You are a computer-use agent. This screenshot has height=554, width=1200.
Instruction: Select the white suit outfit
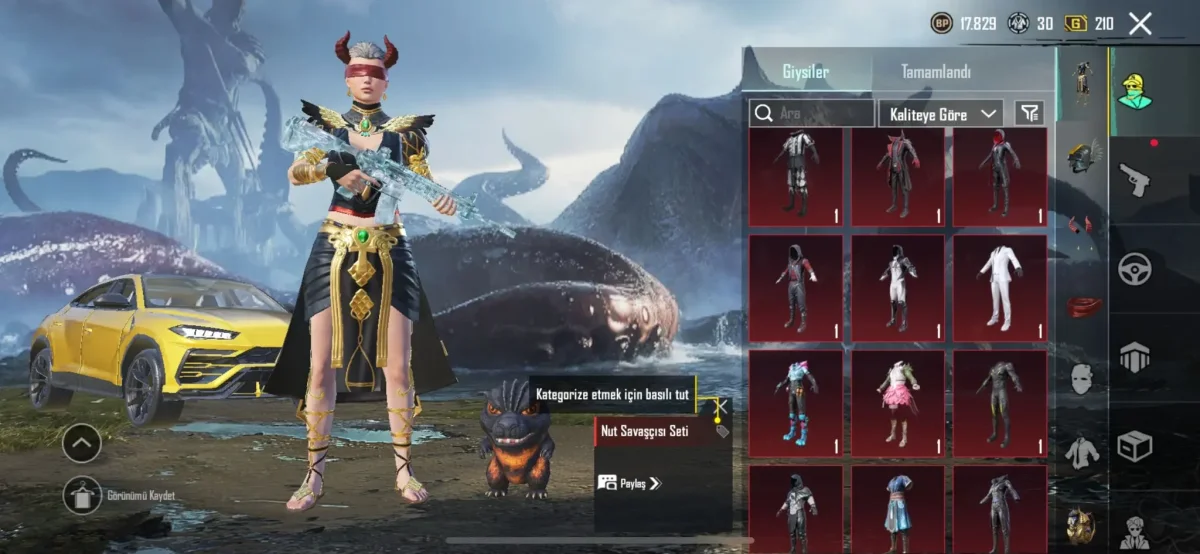coord(999,288)
